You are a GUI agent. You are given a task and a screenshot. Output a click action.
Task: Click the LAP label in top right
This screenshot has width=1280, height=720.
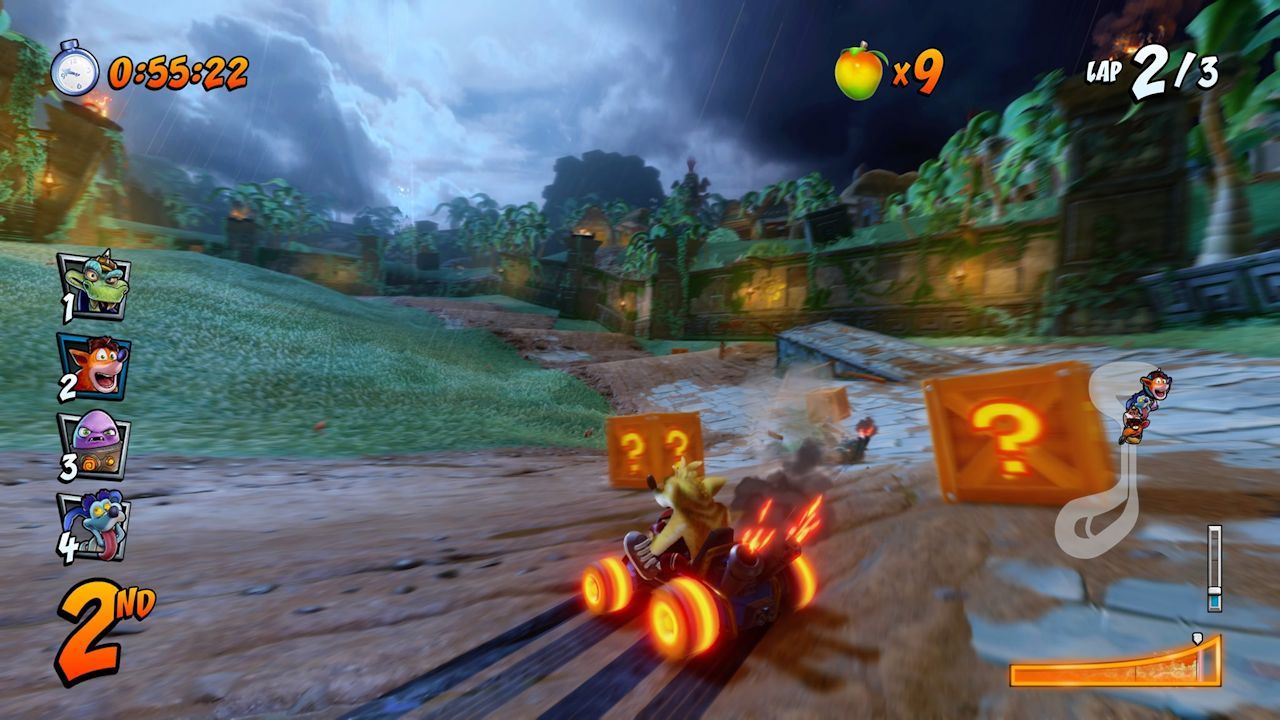(x=1104, y=72)
